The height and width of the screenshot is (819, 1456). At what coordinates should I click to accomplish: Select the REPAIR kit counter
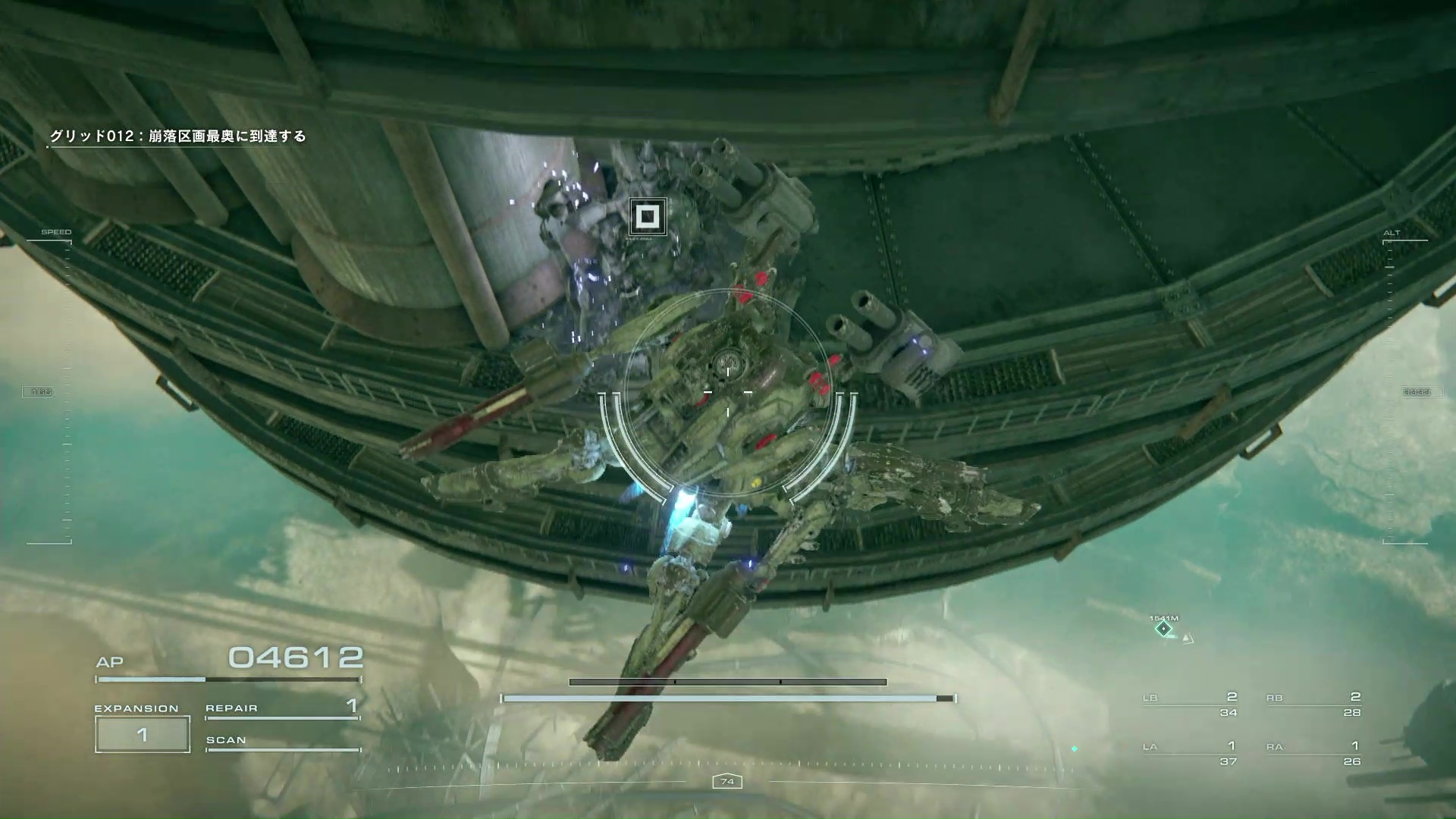(x=282, y=708)
